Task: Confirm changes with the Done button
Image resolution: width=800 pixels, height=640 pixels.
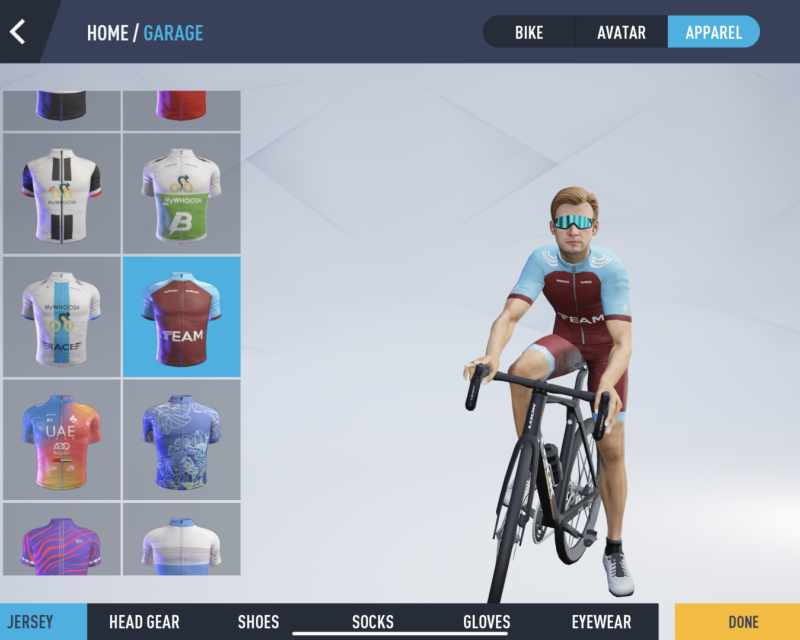Action: tap(743, 622)
